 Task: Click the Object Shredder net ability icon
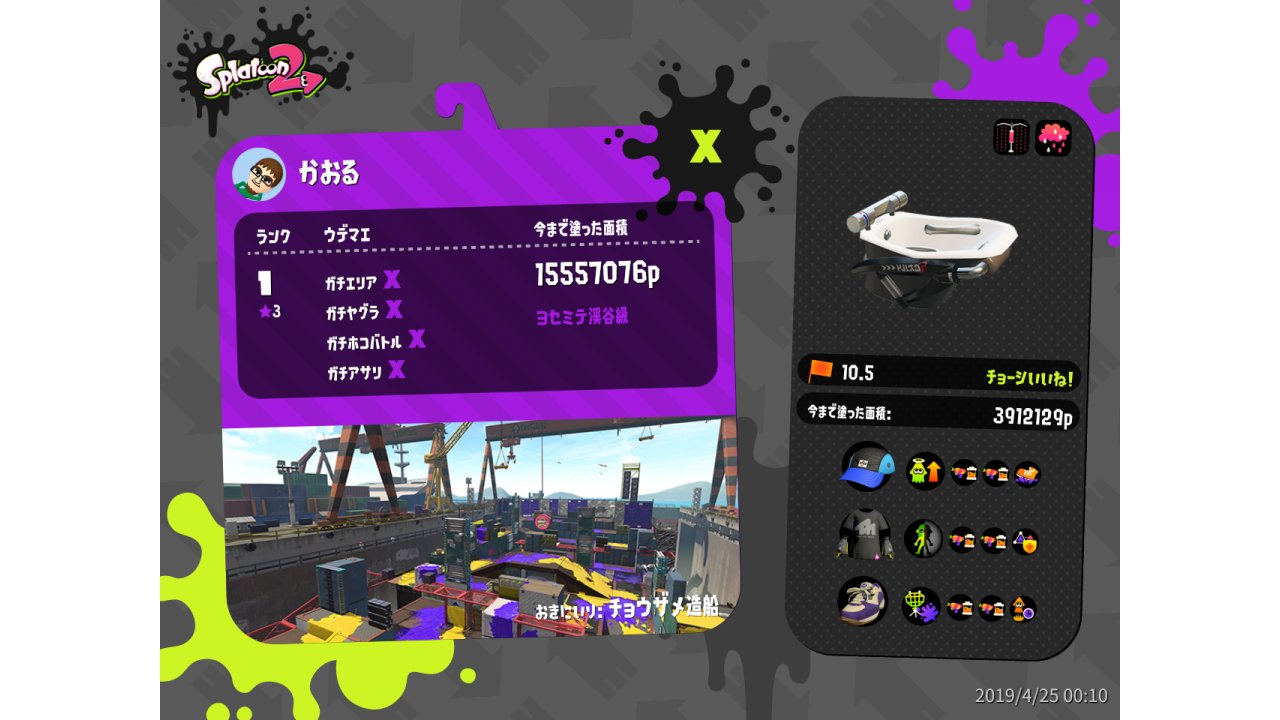[920, 606]
